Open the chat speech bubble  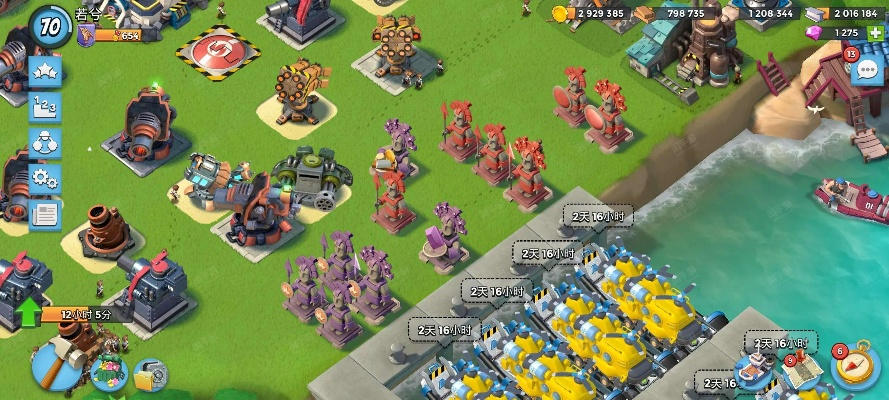tap(866, 70)
